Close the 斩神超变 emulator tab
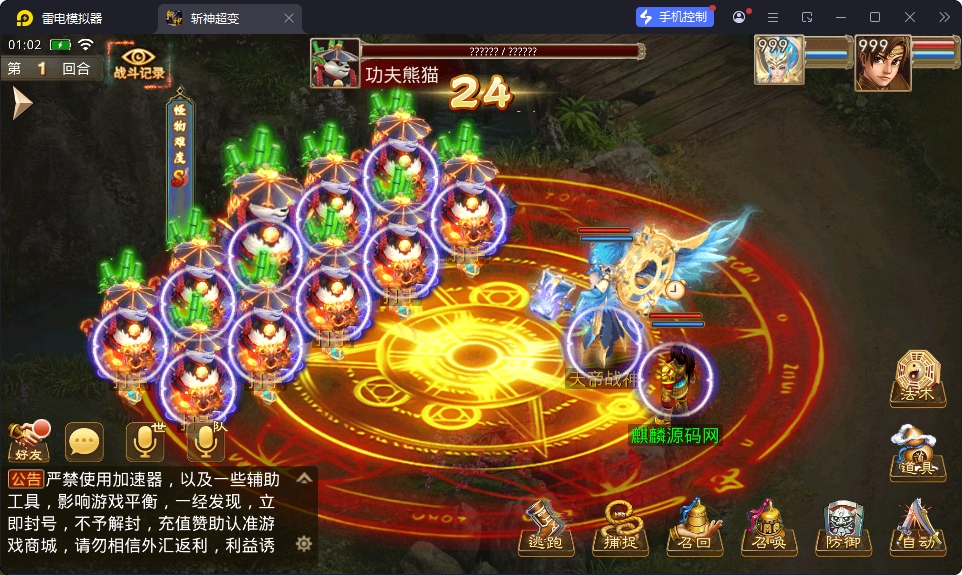 click(x=289, y=18)
